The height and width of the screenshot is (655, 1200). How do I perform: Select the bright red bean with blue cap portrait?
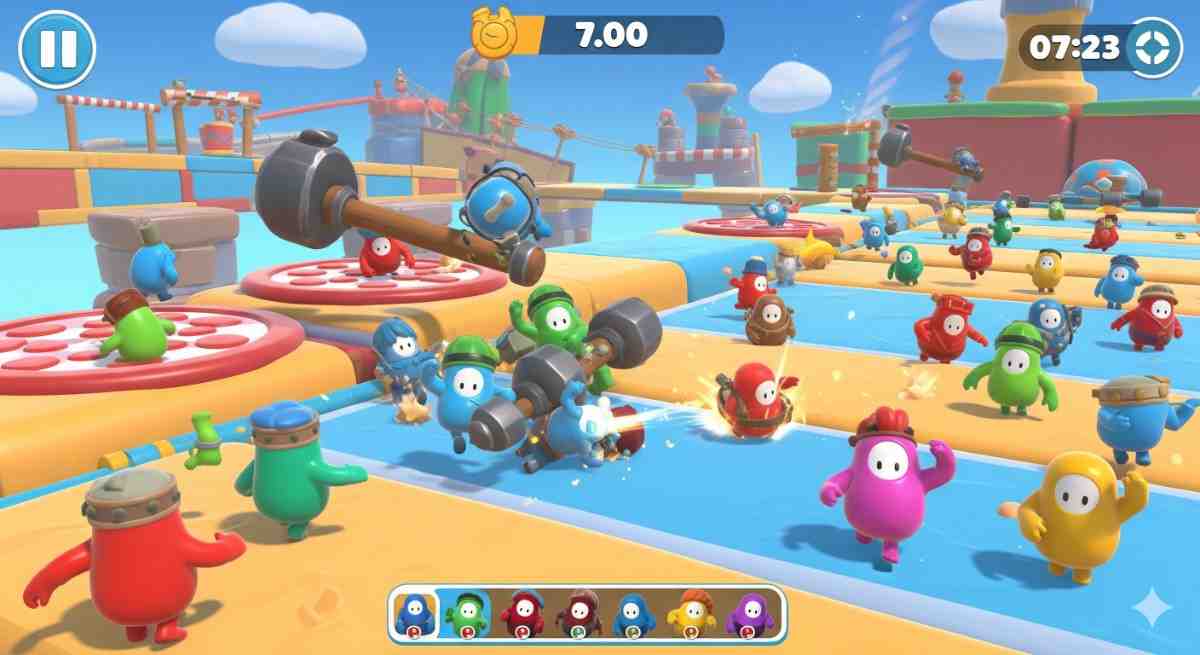click(525, 613)
